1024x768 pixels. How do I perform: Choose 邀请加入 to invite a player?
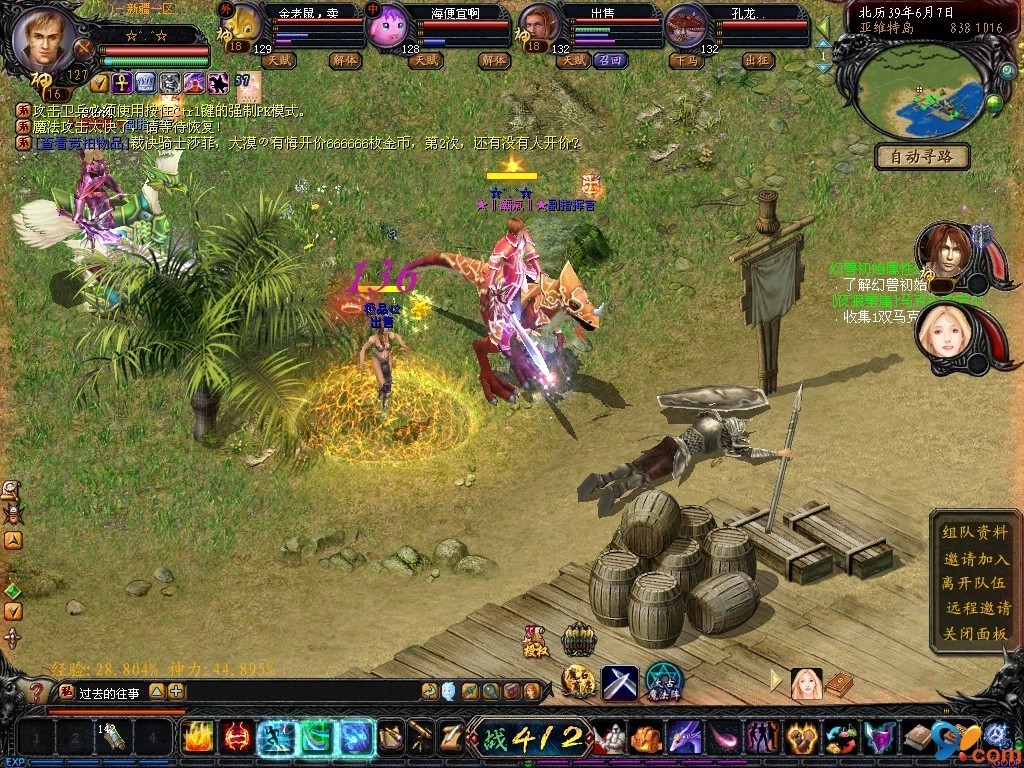975,558
